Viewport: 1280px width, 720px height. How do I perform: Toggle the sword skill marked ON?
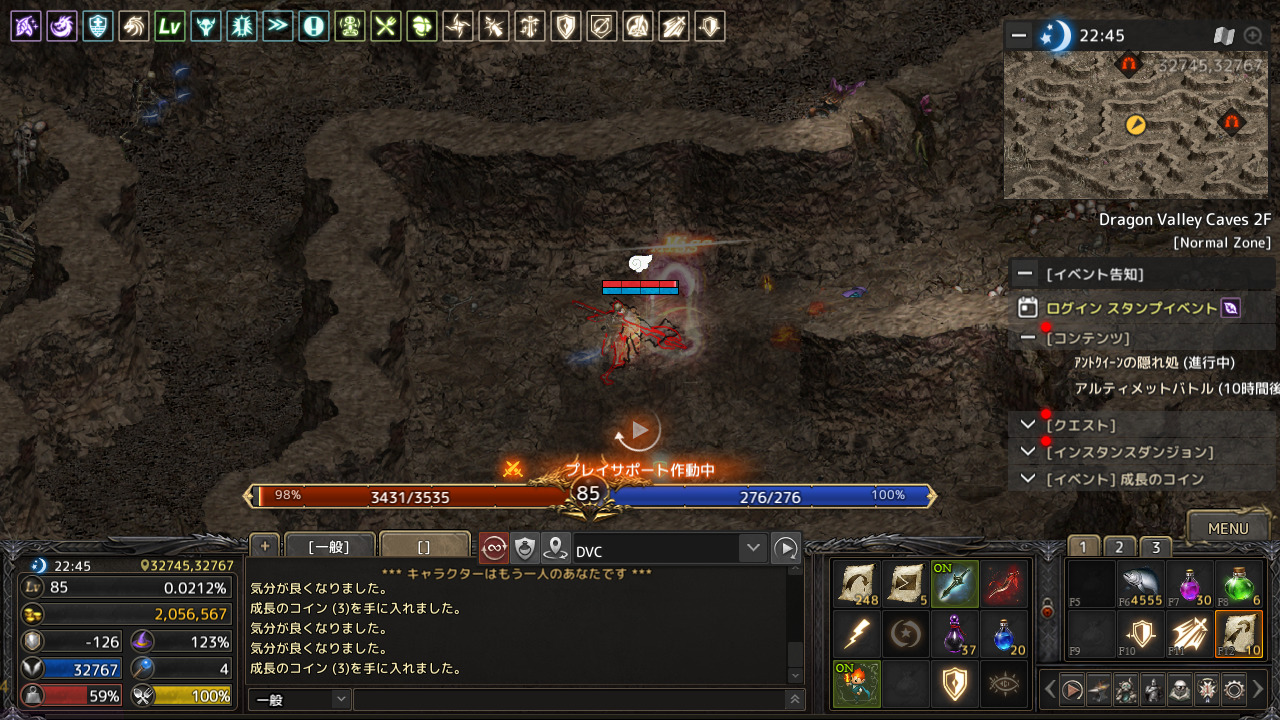pyautogui.click(x=955, y=583)
